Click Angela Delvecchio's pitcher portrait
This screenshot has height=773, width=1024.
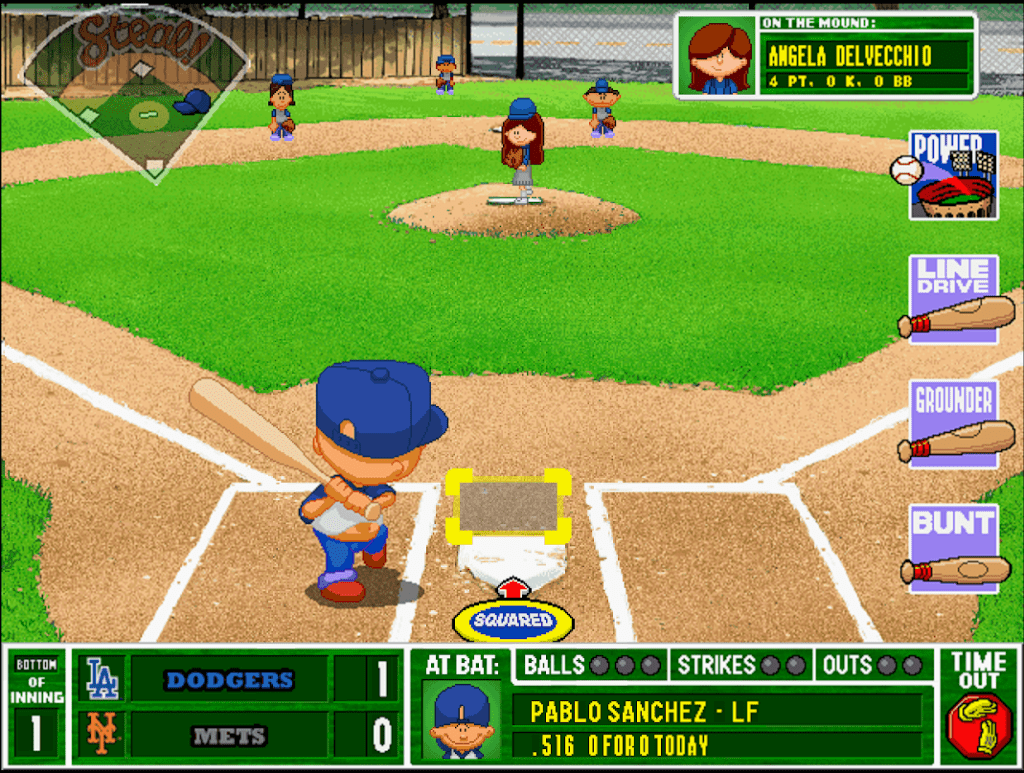[718, 57]
